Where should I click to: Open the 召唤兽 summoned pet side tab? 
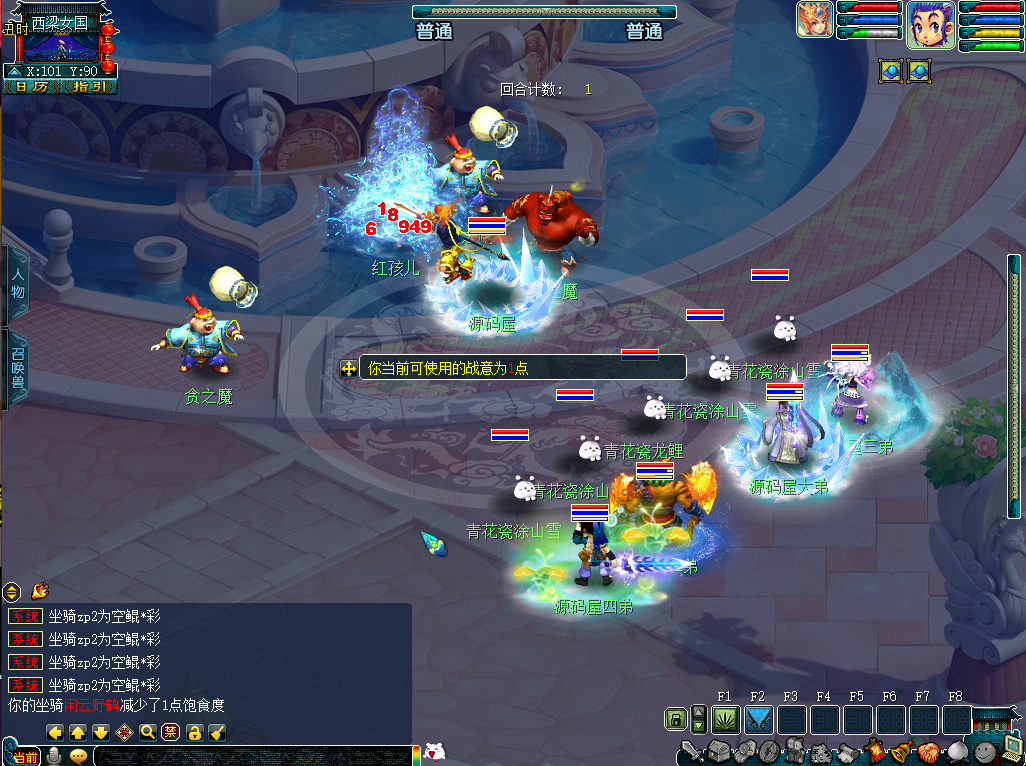click(16, 367)
